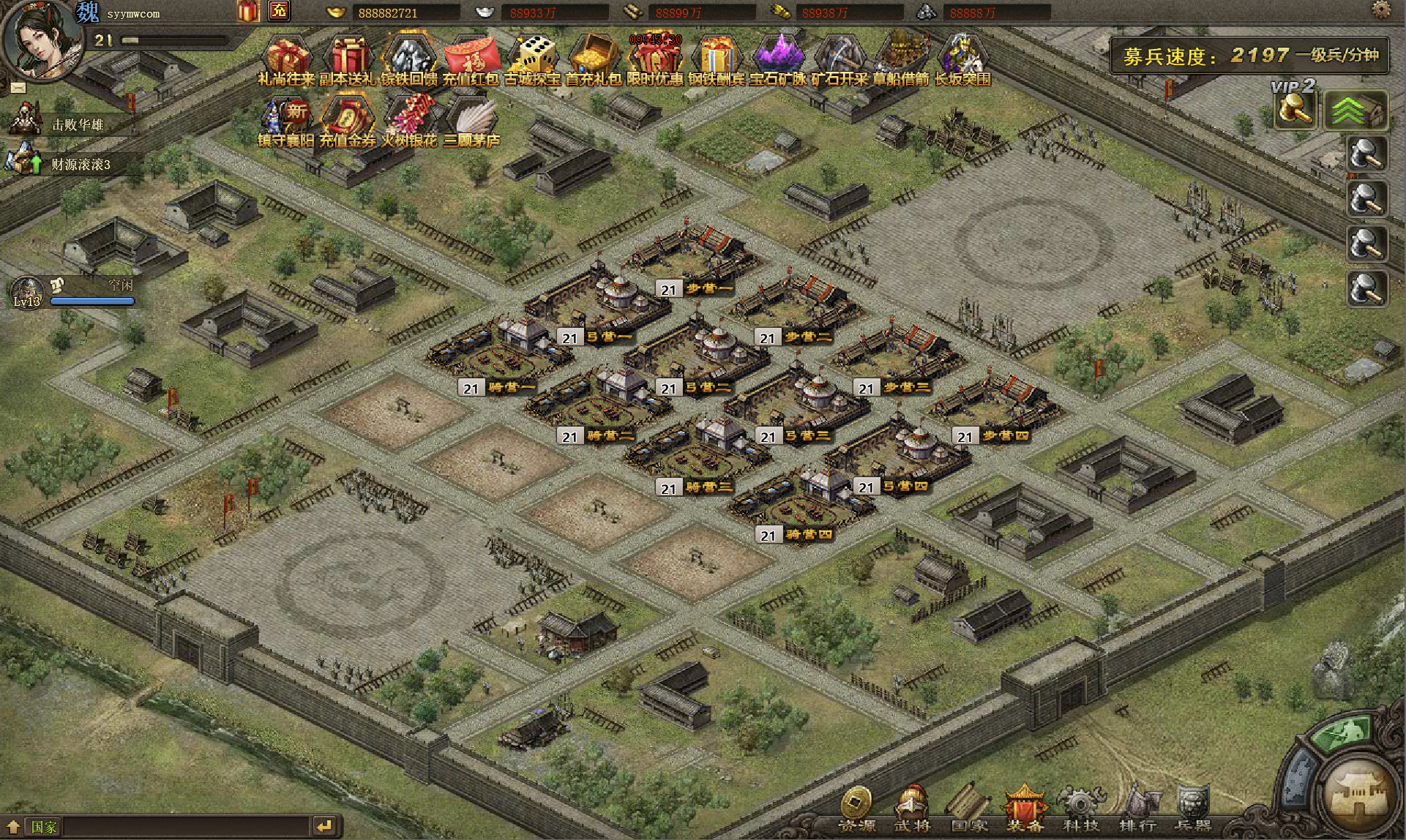Open the 长坂突围 event icon
The height and width of the screenshot is (840, 1406).
[962, 59]
